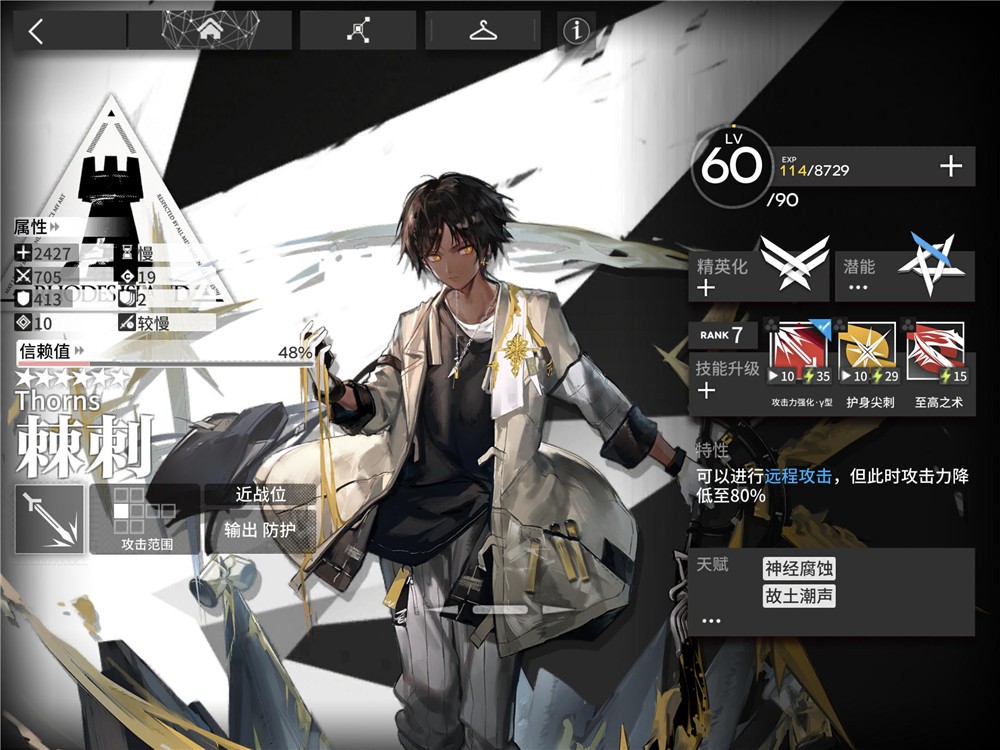Show the 近战位 position tag info
This screenshot has width=1000, height=750.
click(x=260, y=495)
